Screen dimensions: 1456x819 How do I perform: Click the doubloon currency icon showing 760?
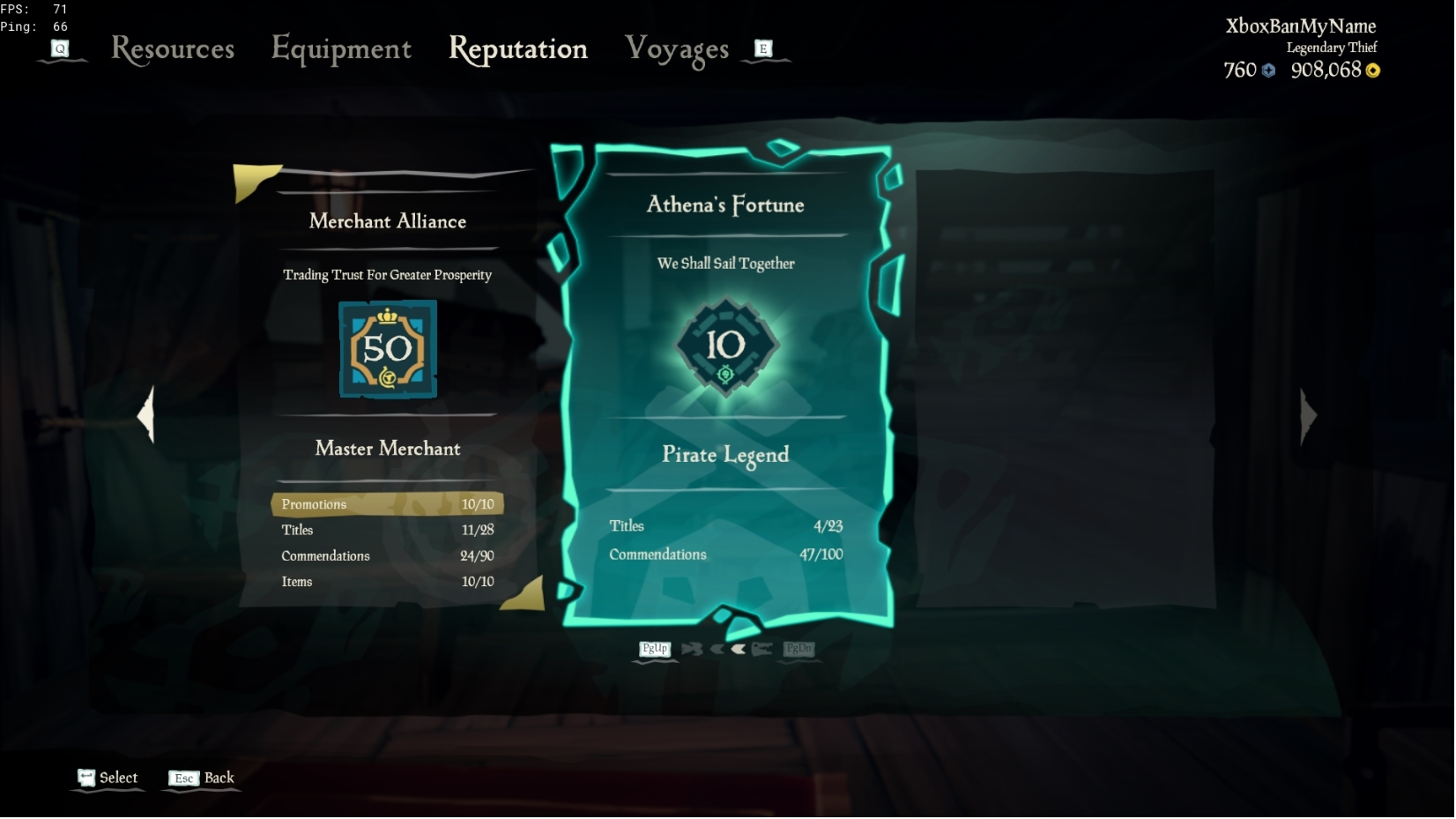1267,71
